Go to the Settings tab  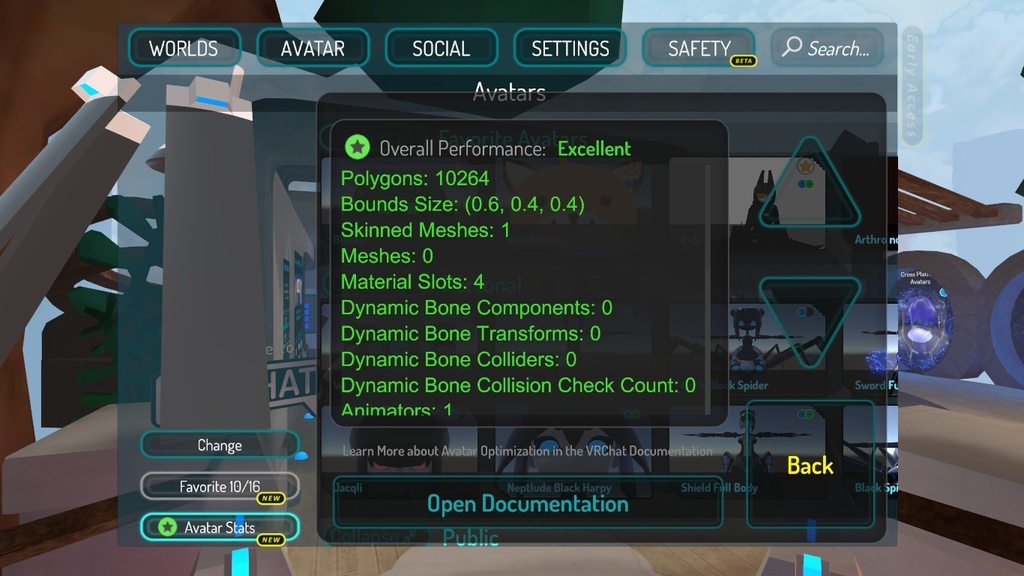[570, 48]
